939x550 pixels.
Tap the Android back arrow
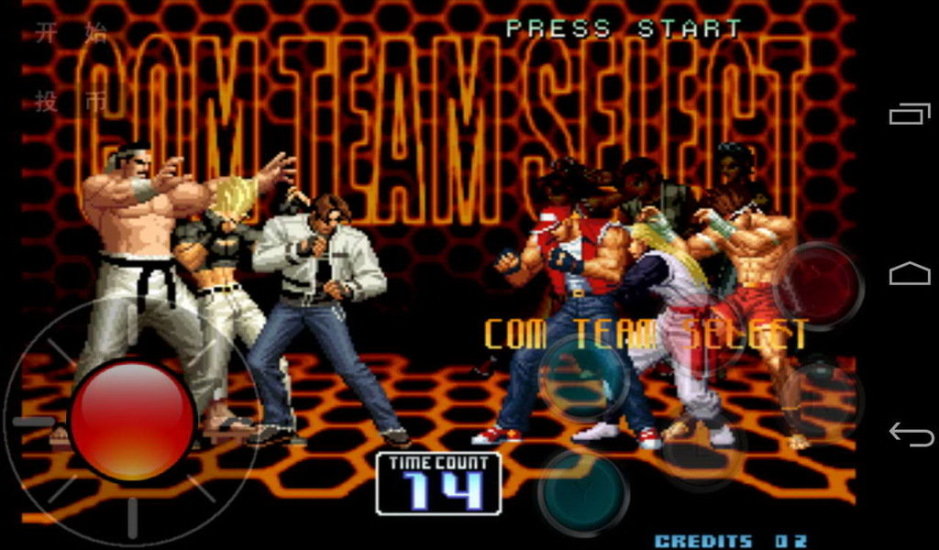click(908, 433)
